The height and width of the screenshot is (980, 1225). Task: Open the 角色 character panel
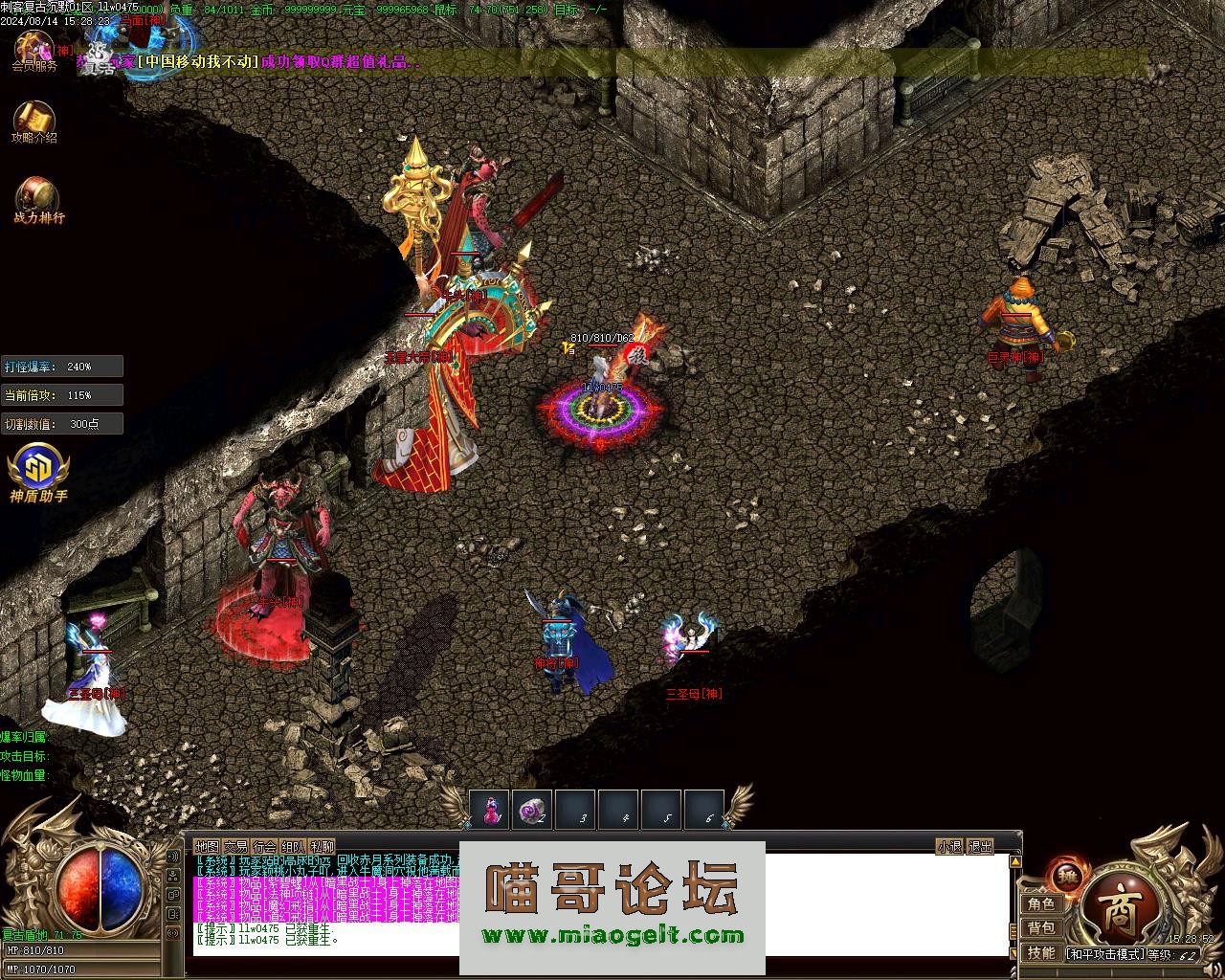(x=1041, y=904)
